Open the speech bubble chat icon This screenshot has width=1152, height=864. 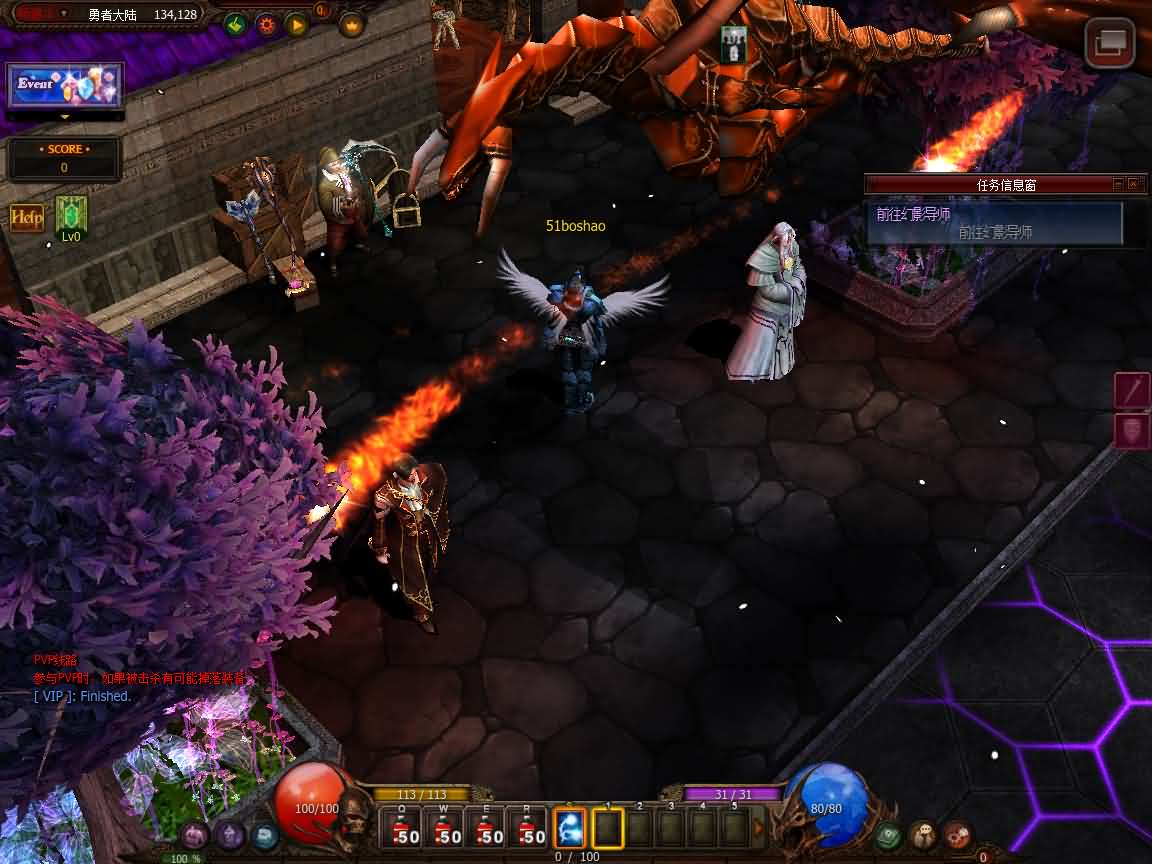pos(923,833)
